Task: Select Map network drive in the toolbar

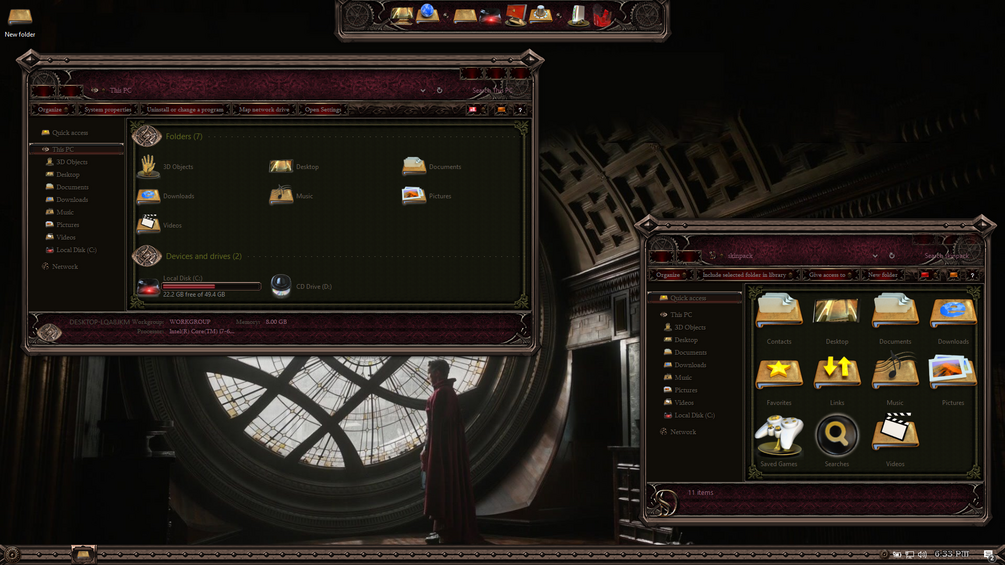Action: coord(264,110)
